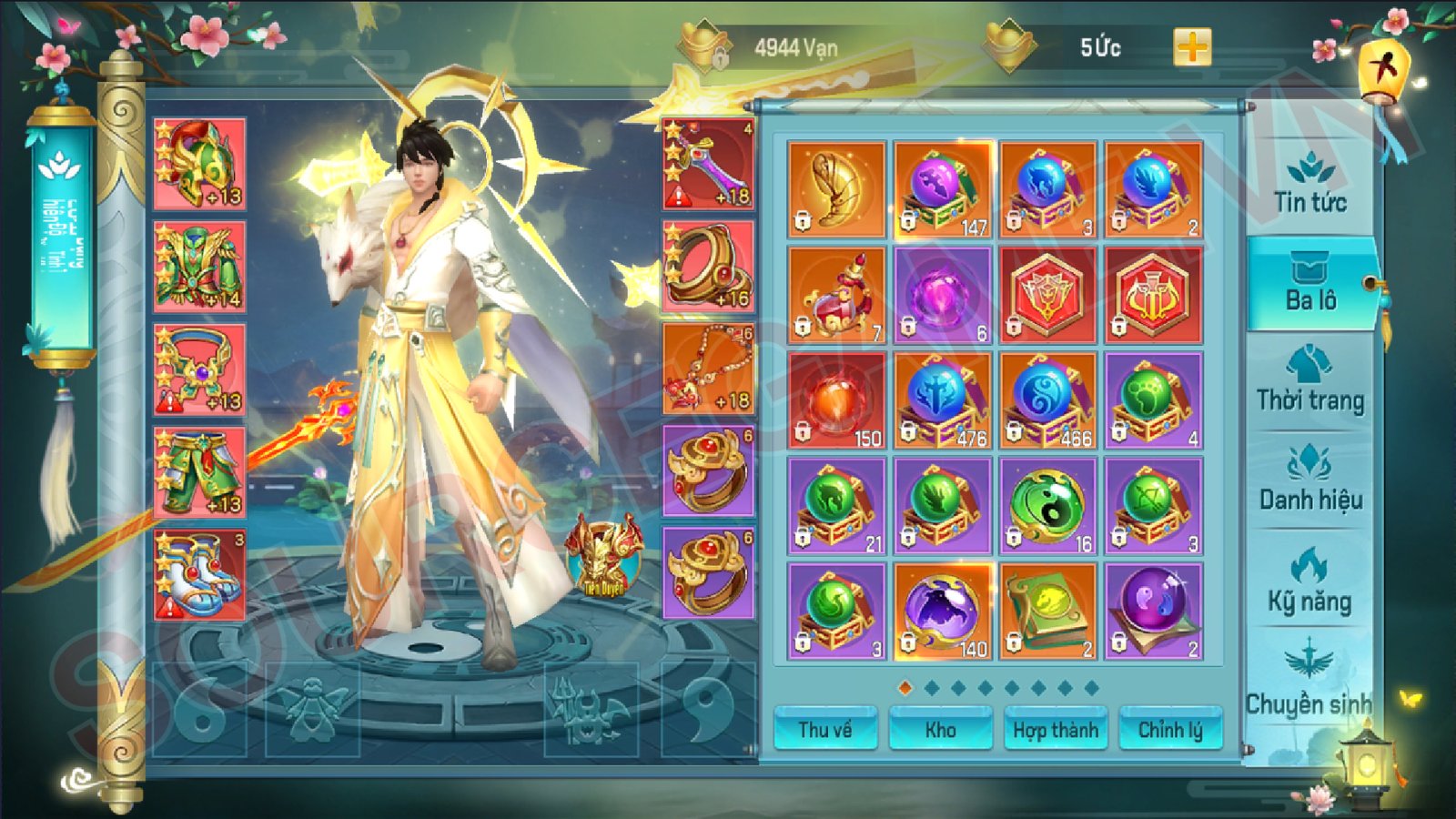Go to the Kỹ năng tab
The width and height of the screenshot is (1456, 819).
[1309, 582]
